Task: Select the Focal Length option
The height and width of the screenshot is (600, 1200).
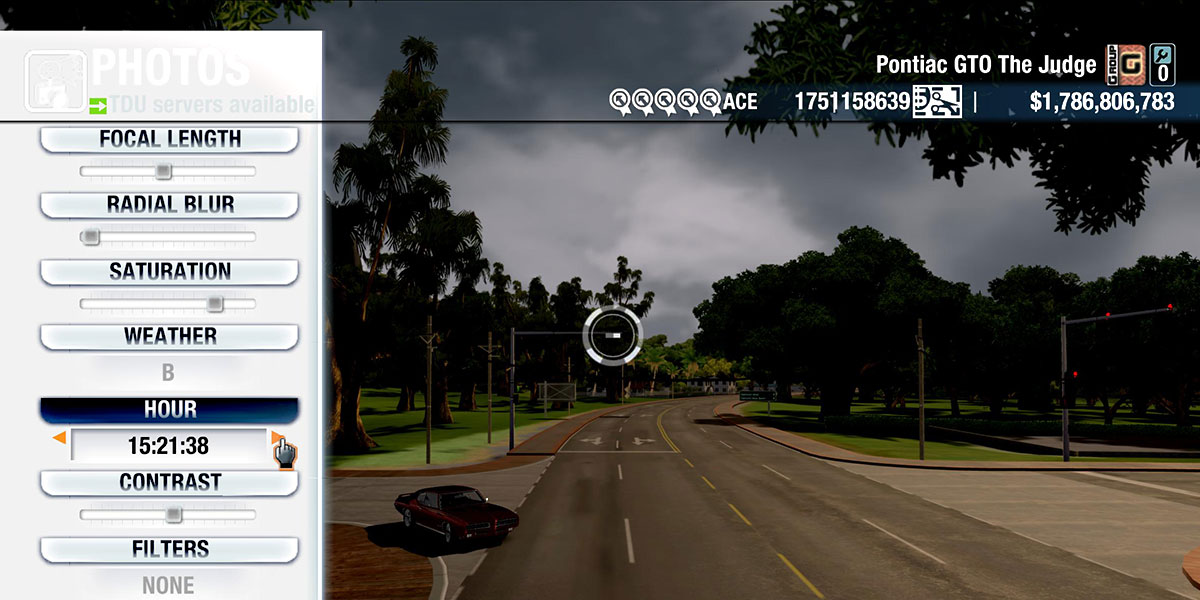Action: 169,139
